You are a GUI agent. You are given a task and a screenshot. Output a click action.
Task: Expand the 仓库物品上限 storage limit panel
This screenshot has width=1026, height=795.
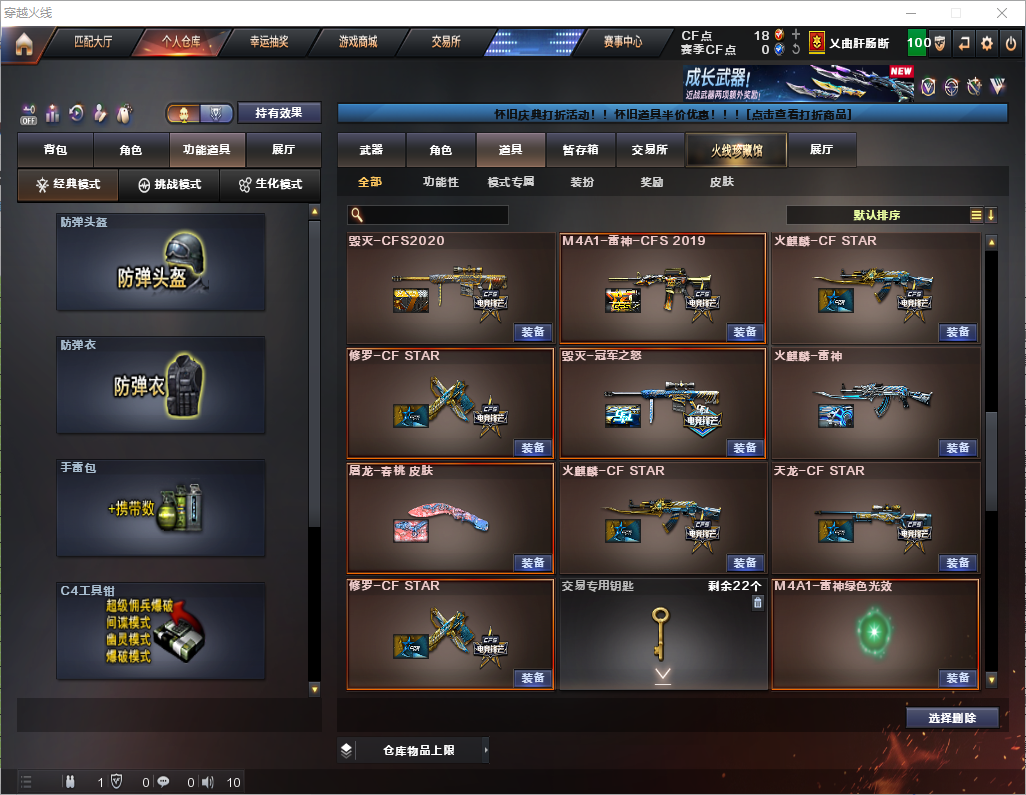417,750
